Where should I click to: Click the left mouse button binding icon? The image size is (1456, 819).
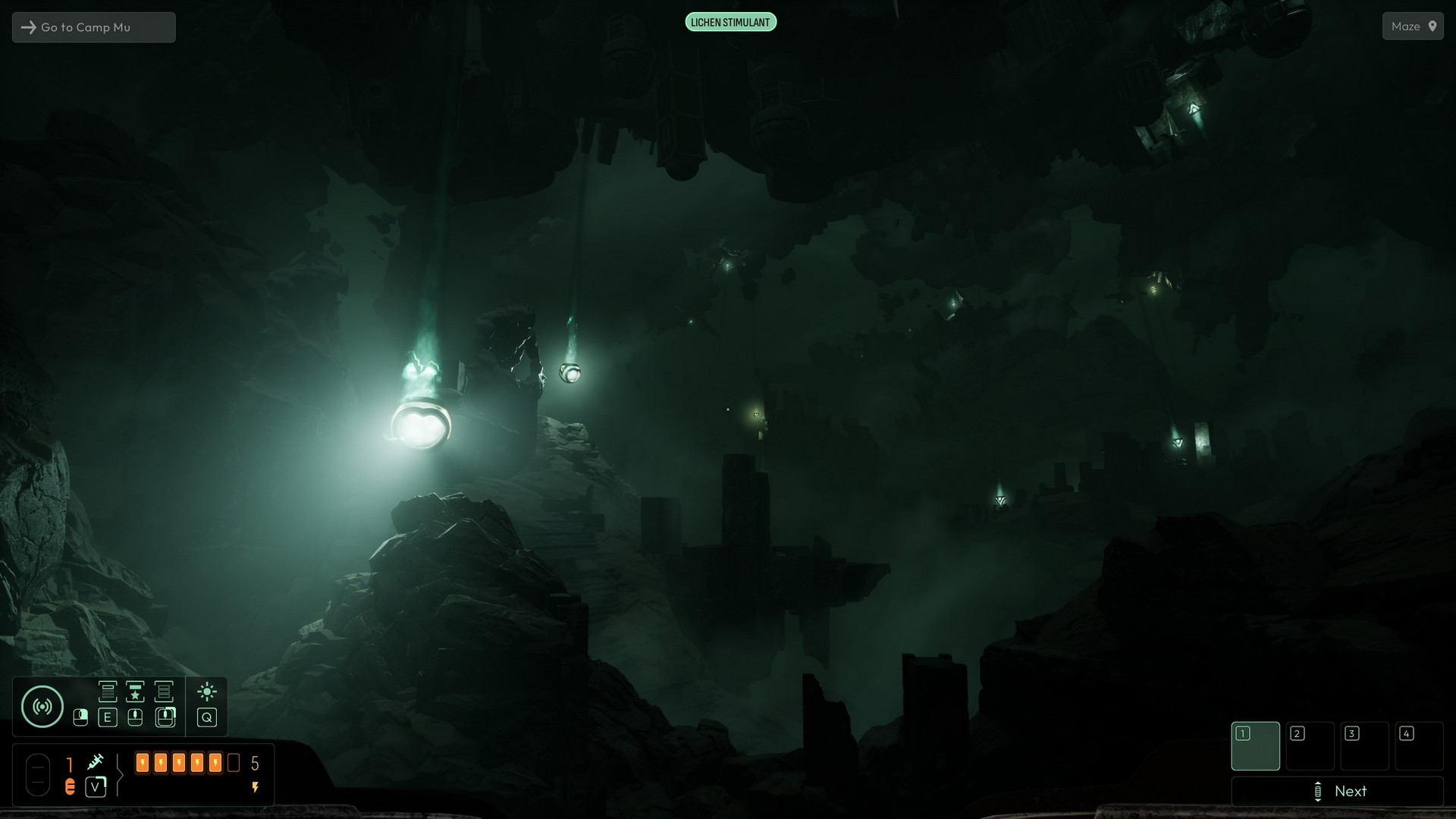click(x=80, y=718)
